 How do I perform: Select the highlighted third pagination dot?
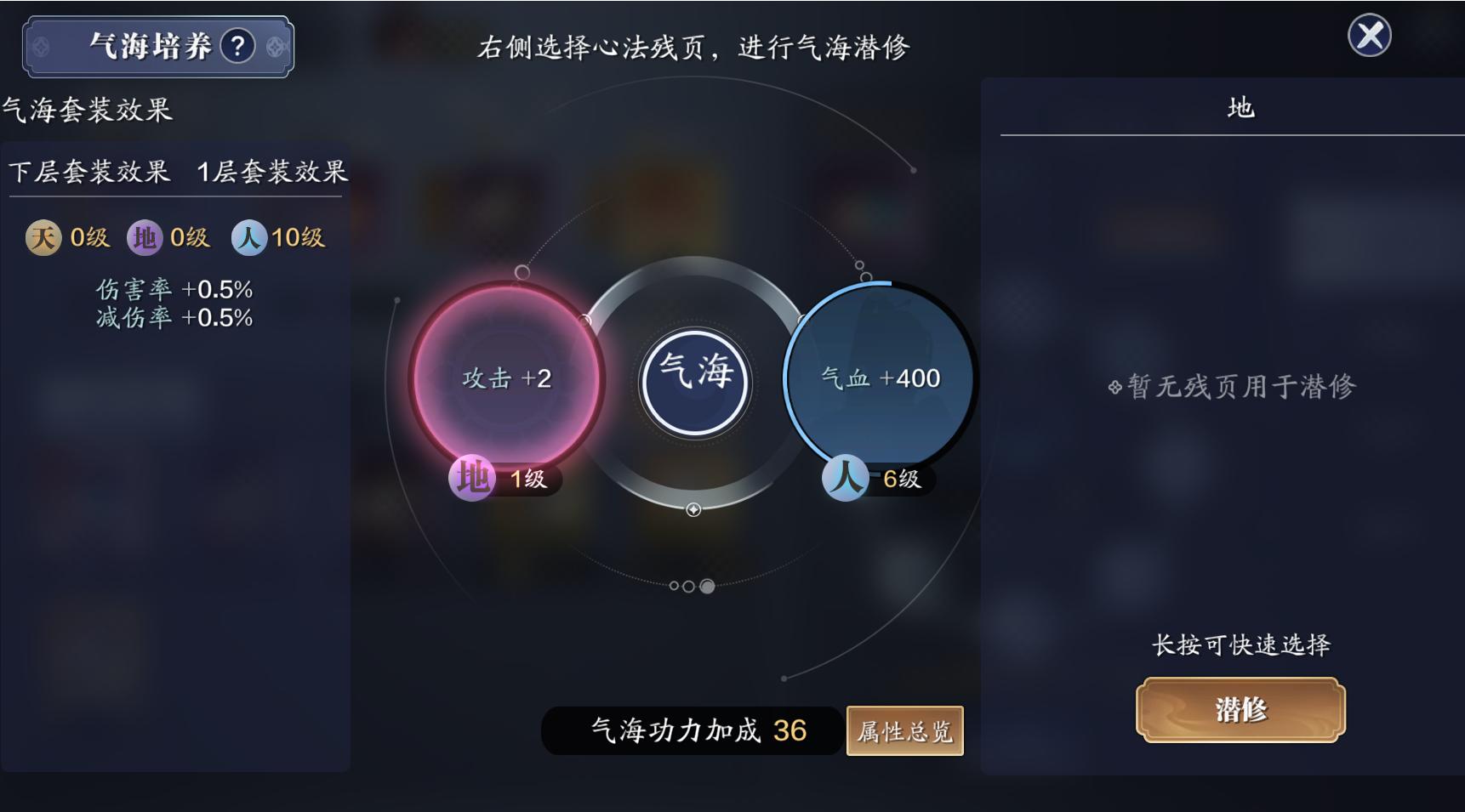coord(707,585)
